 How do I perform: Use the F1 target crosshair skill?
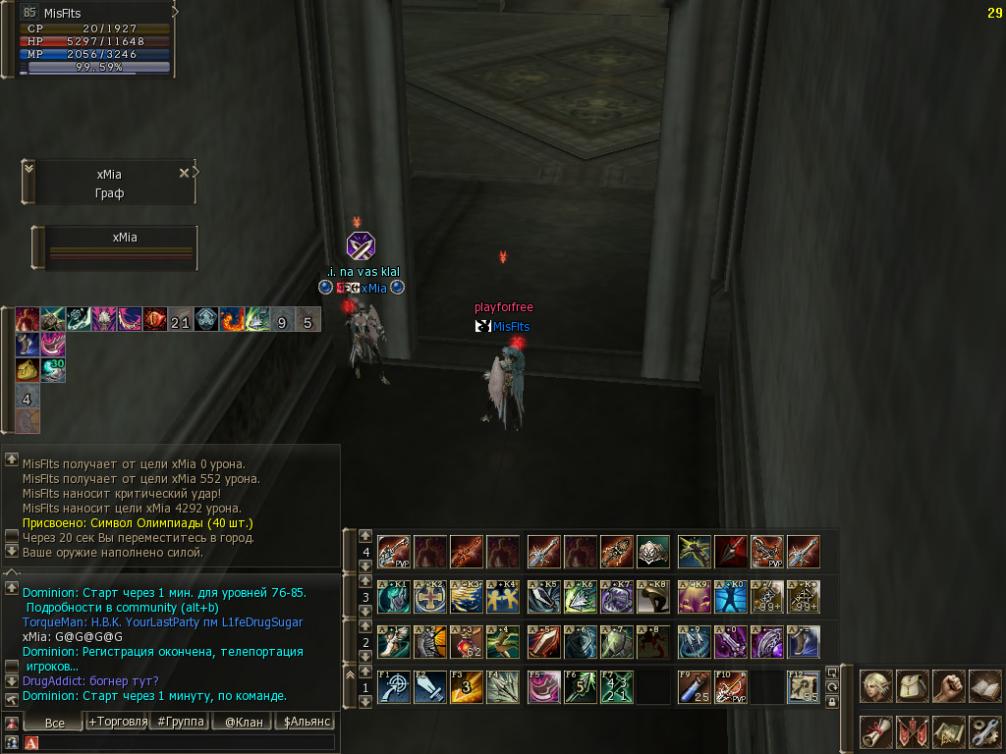pos(393,687)
